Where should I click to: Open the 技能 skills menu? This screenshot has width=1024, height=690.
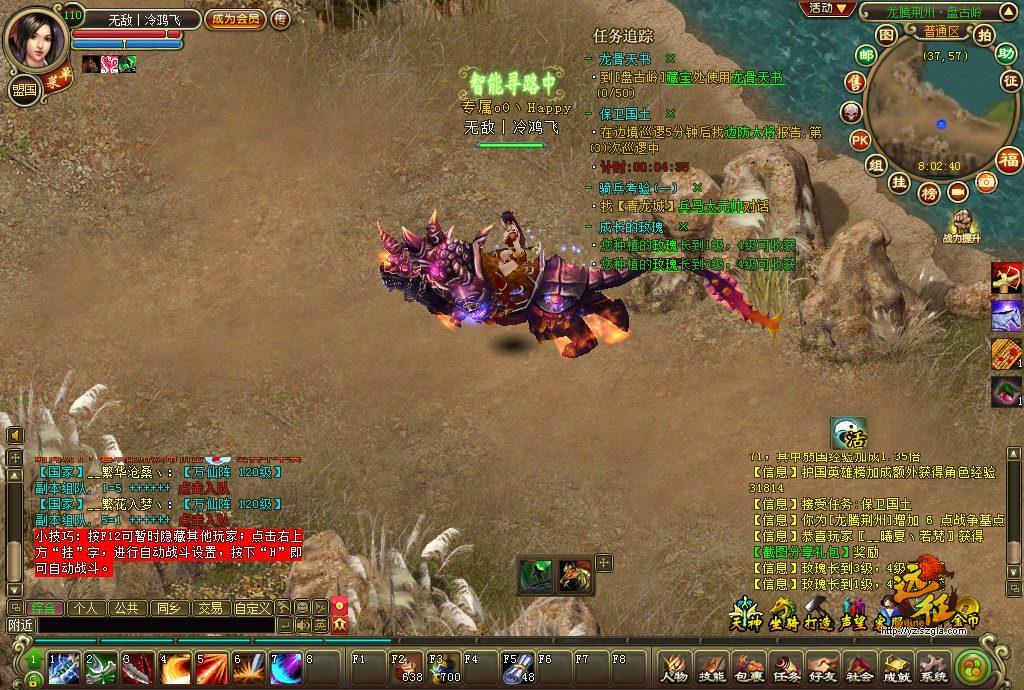[711, 666]
